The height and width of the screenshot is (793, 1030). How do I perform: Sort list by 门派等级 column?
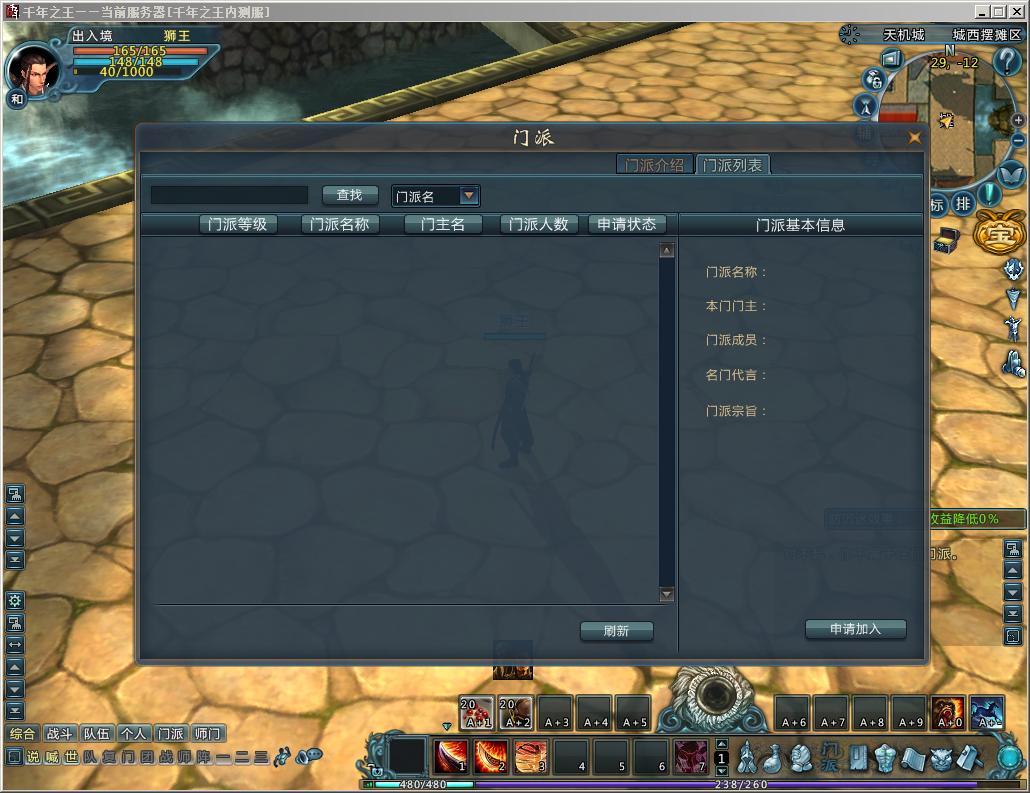coord(238,224)
